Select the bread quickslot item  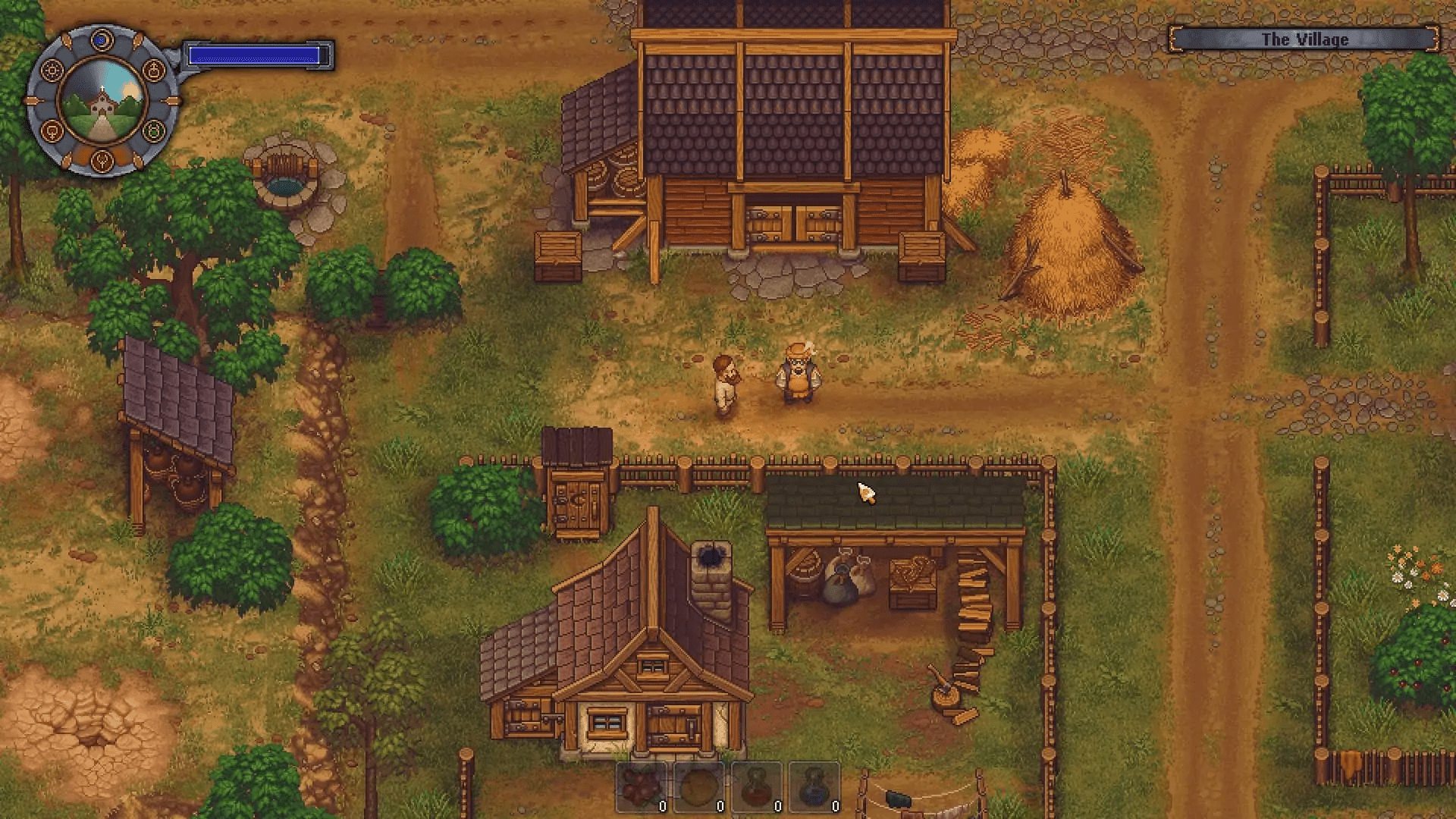click(699, 785)
